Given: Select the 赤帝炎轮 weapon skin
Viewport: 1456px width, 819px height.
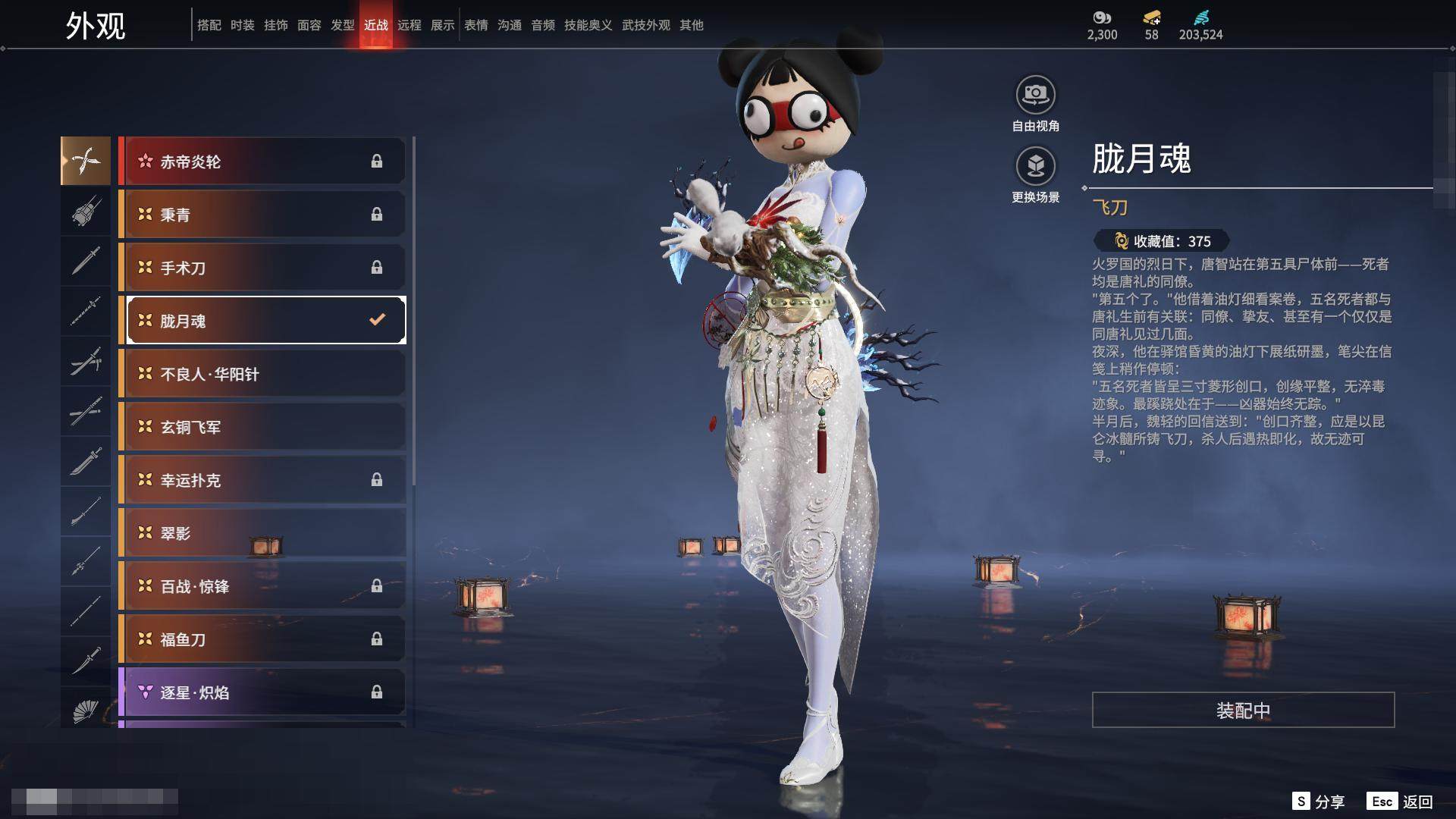Looking at the screenshot, I should click(x=262, y=162).
